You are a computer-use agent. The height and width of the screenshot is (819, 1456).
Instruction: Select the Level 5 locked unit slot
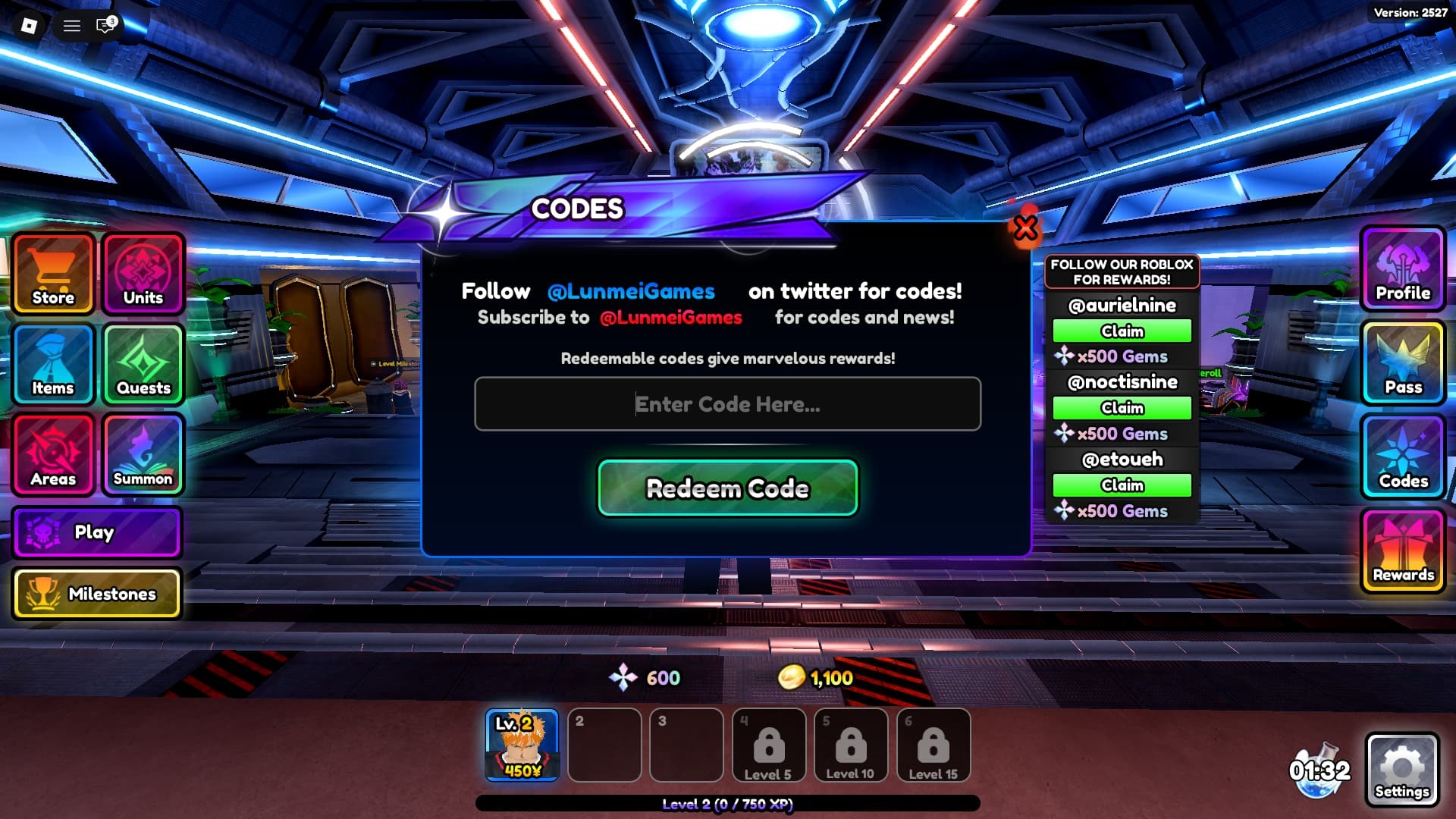click(x=769, y=745)
